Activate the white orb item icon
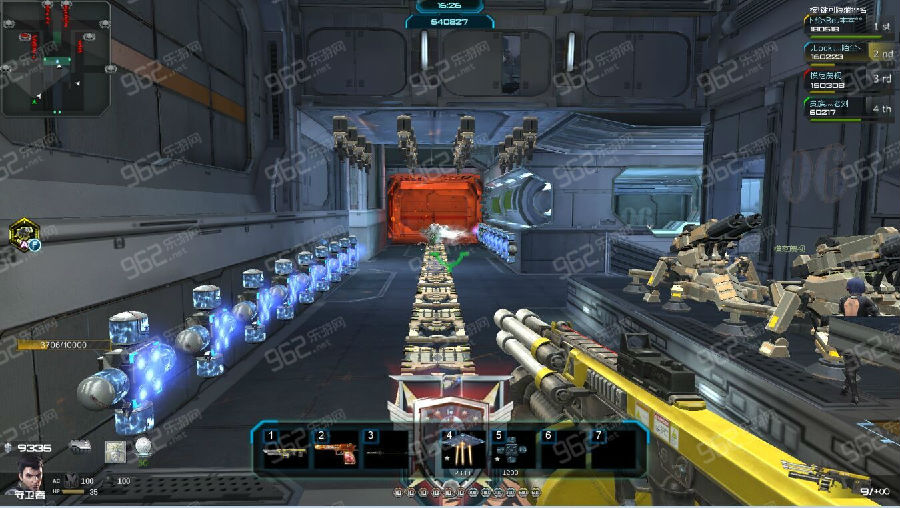Image resolution: width=900 pixels, height=508 pixels. coord(145,447)
